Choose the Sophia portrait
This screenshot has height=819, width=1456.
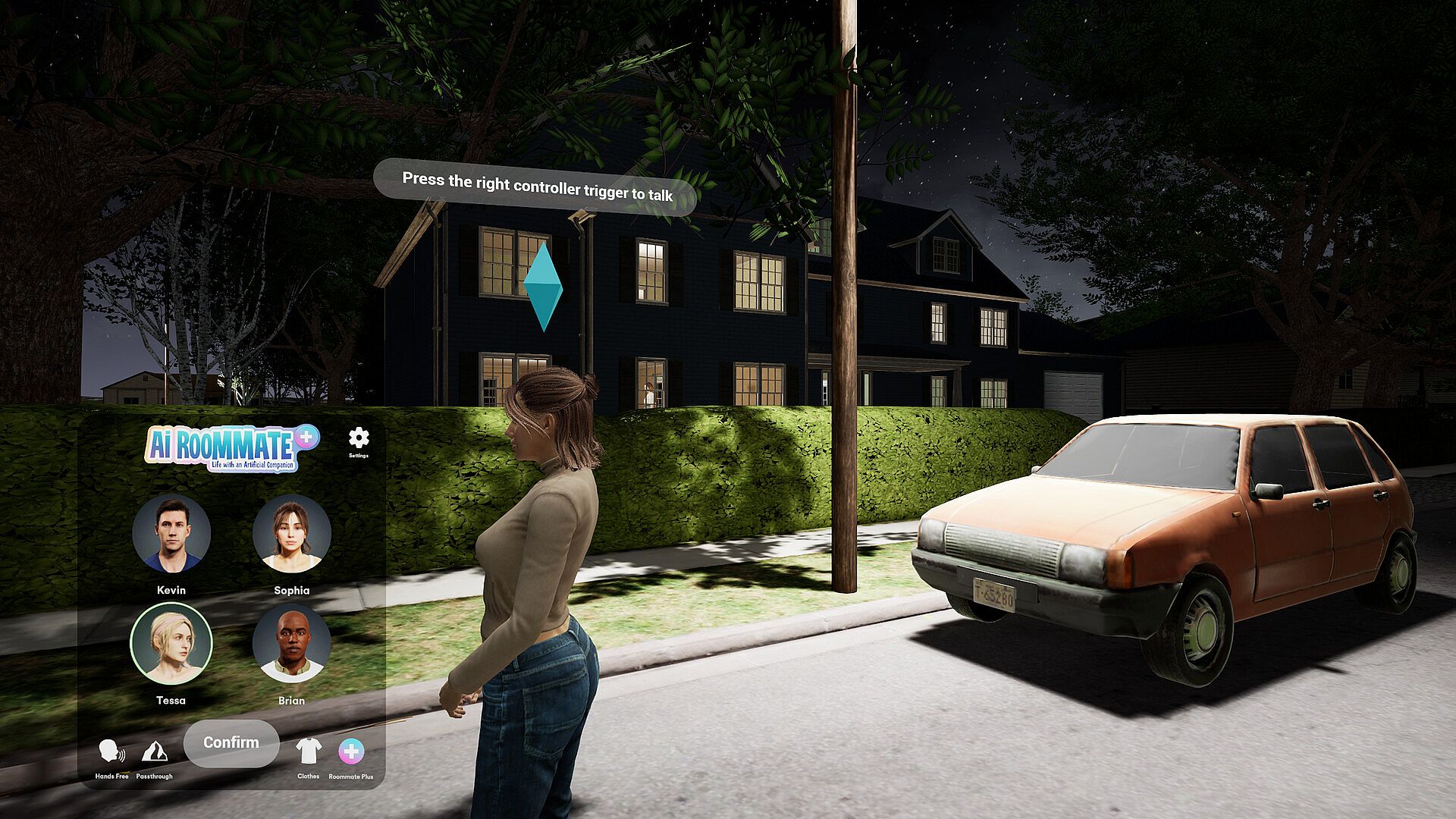[x=292, y=534]
